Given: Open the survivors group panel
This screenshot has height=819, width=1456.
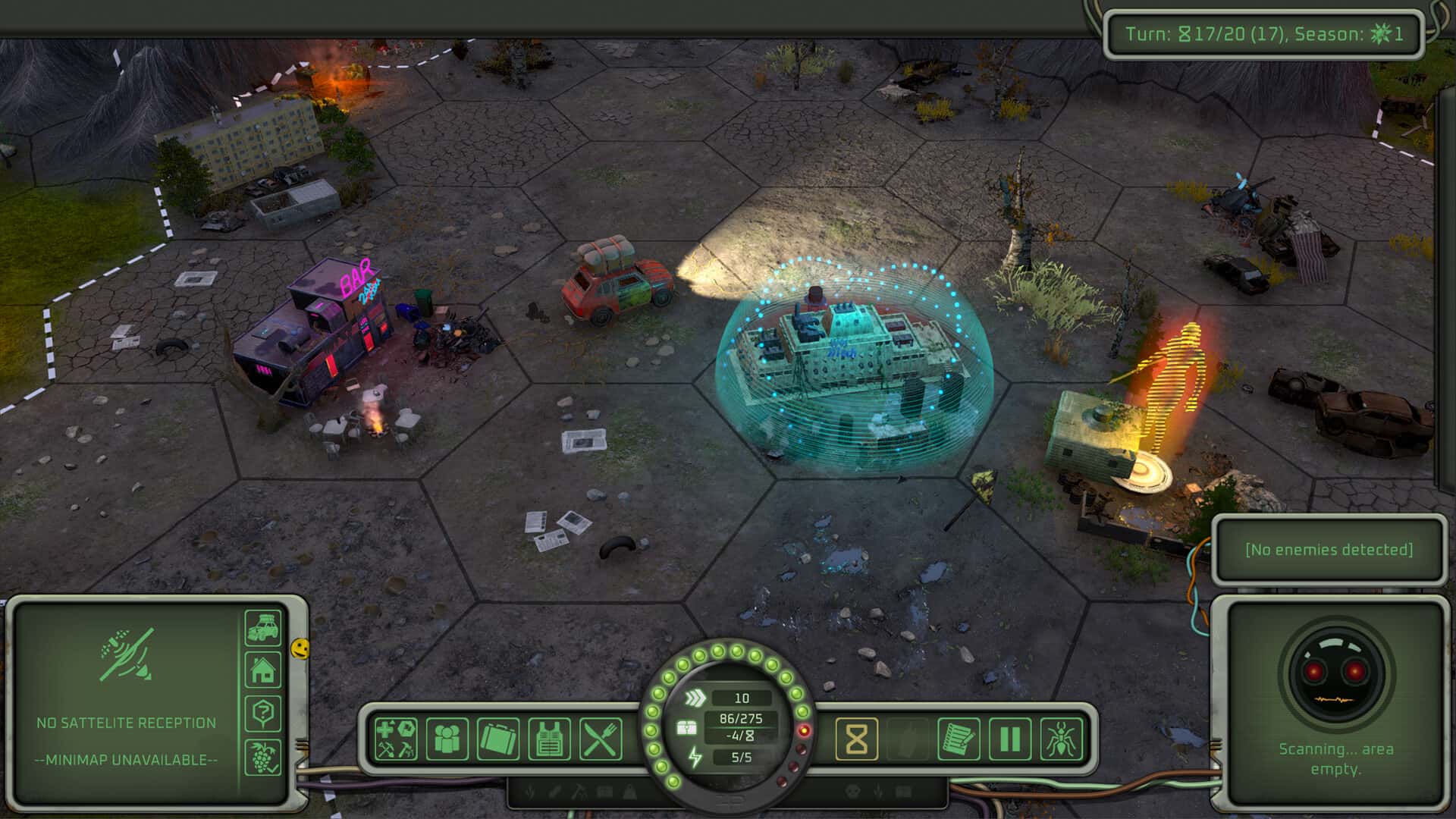Looking at the screenshot, I should click(x=447, y=739).
